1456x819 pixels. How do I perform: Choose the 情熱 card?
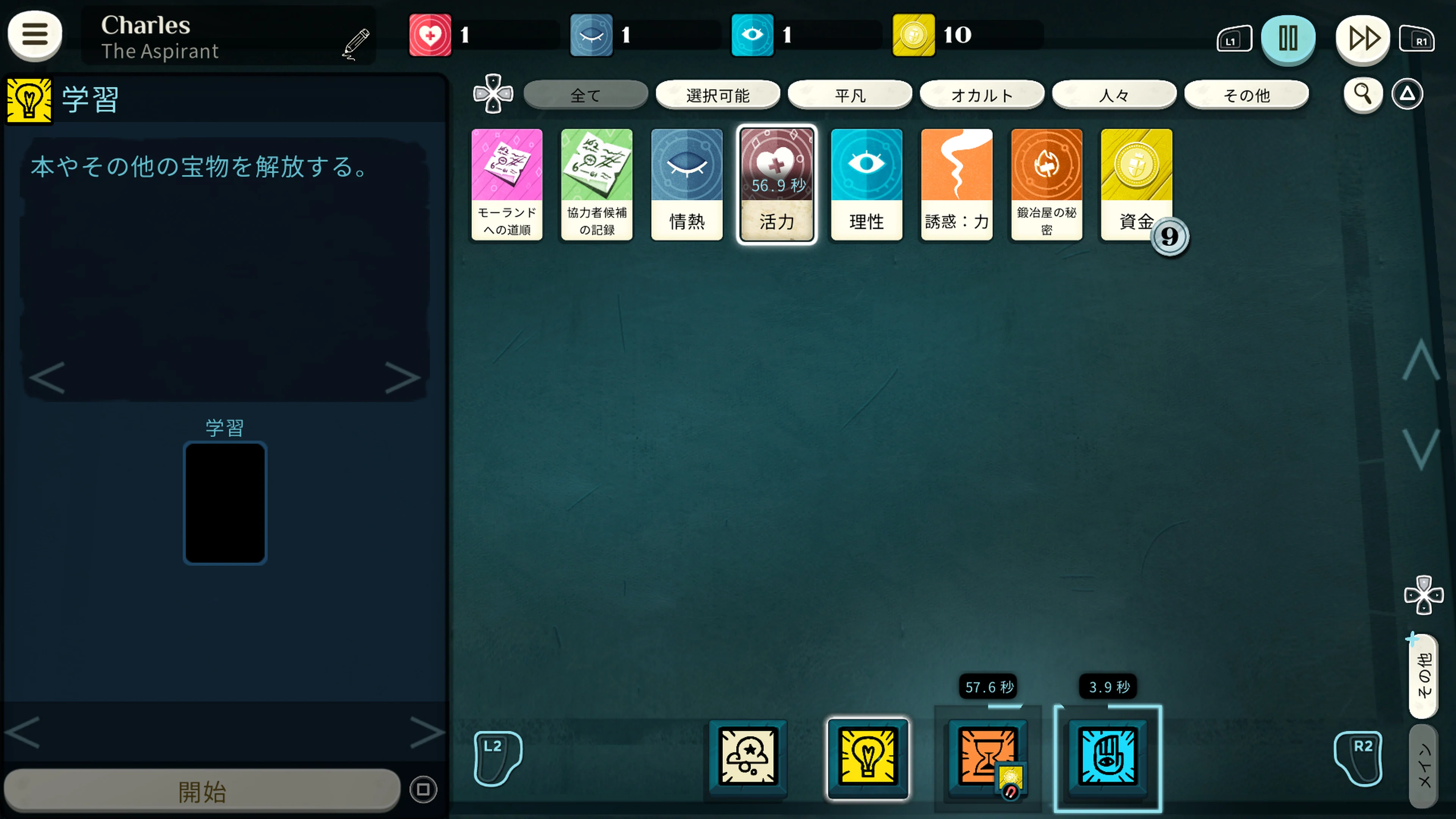687,184
